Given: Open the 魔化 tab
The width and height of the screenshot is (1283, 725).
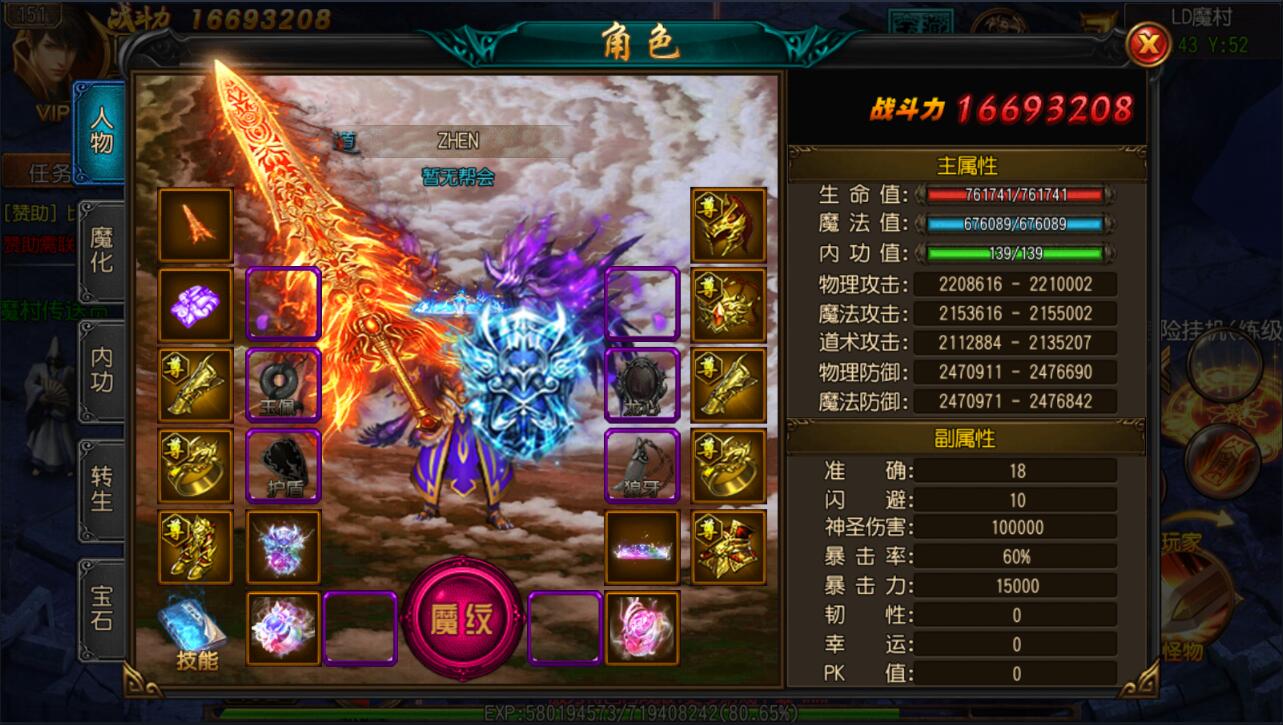Looking at the screenshot, I should click(x=102, y=250).
